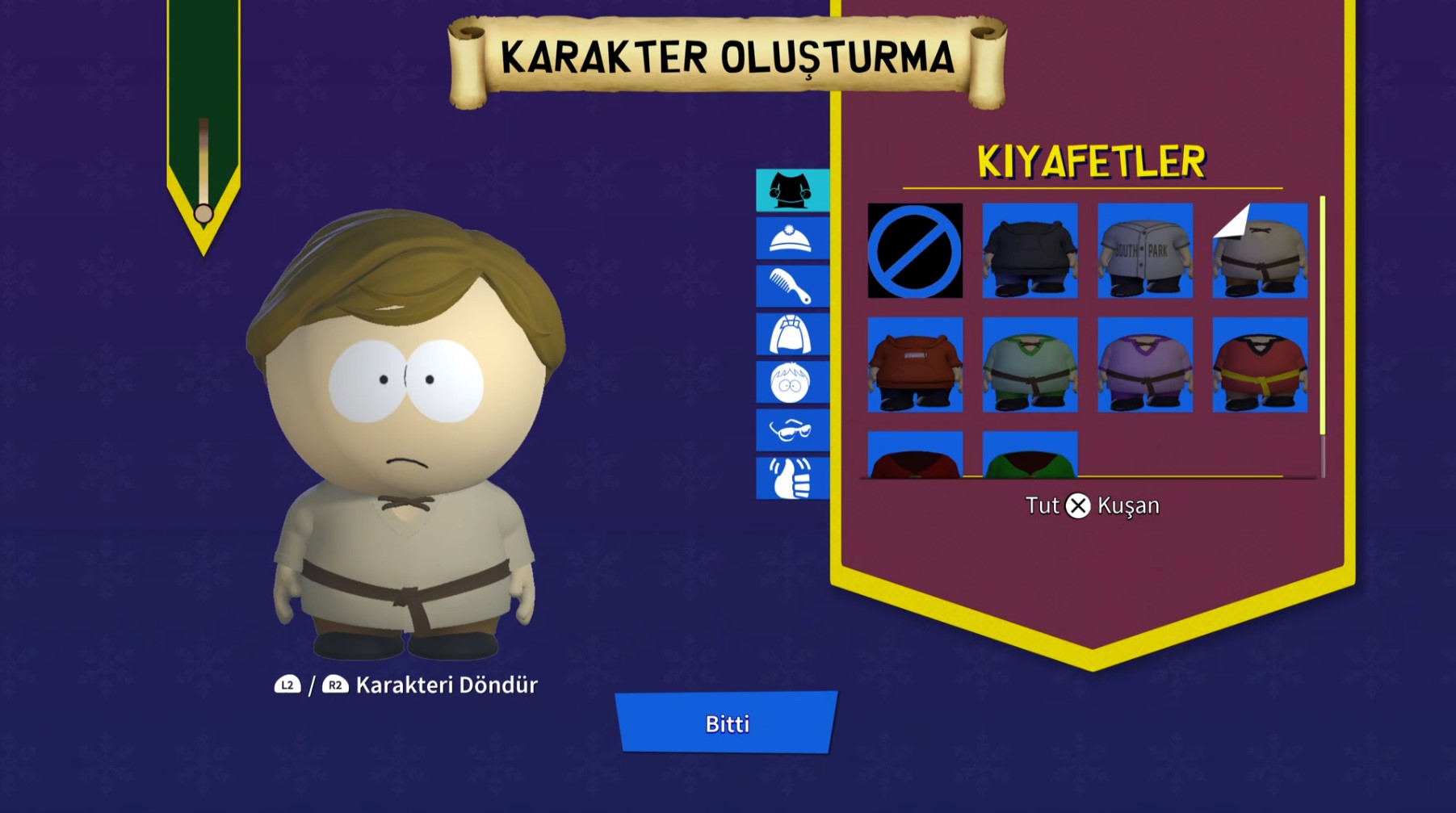Choose the no-outfit empty option
The height and width of the screenshot is (813, 1456).
[x=915, y=251]
